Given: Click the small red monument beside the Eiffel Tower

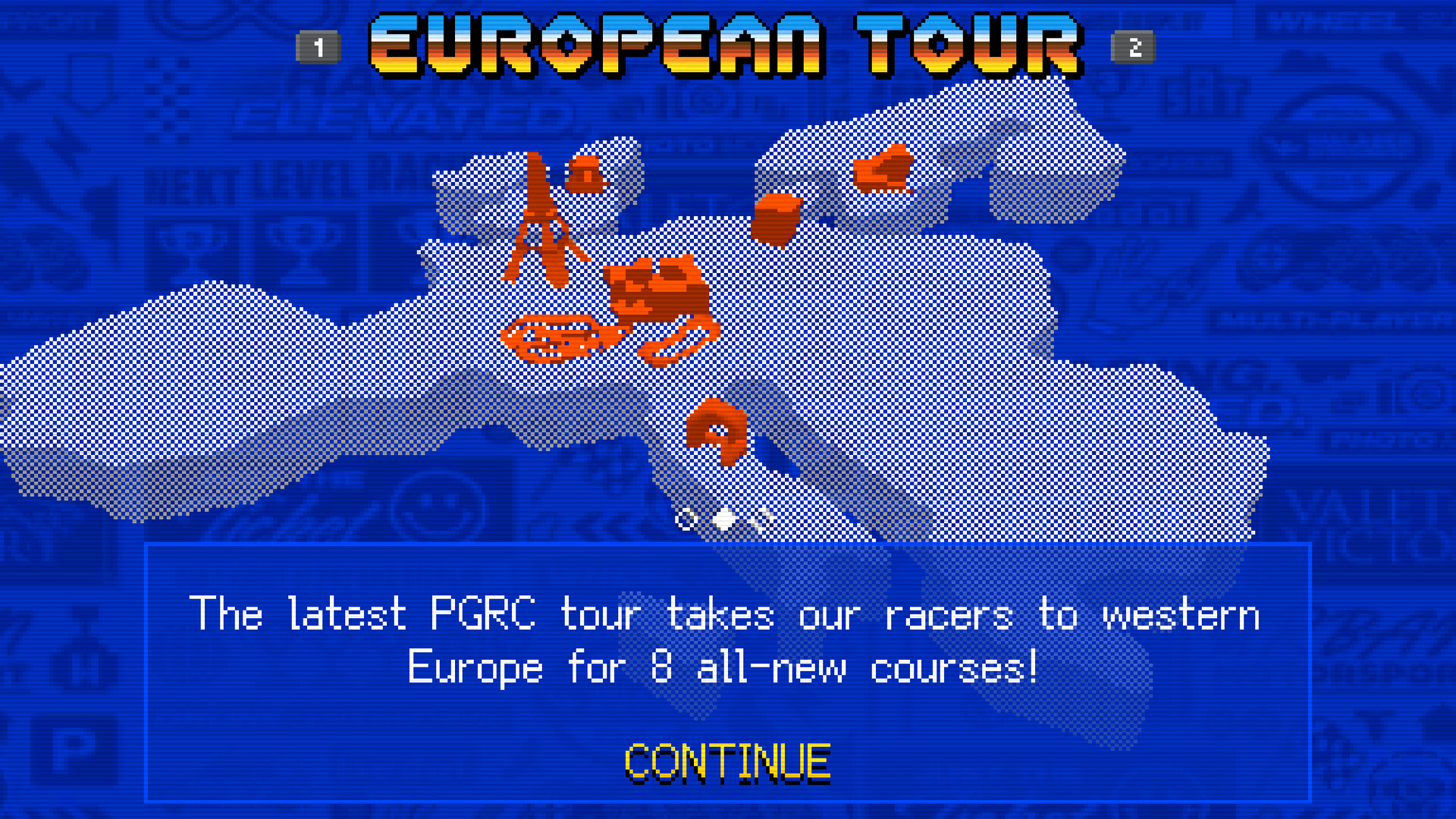Looking at the screenshot, I should coord(584,174).
